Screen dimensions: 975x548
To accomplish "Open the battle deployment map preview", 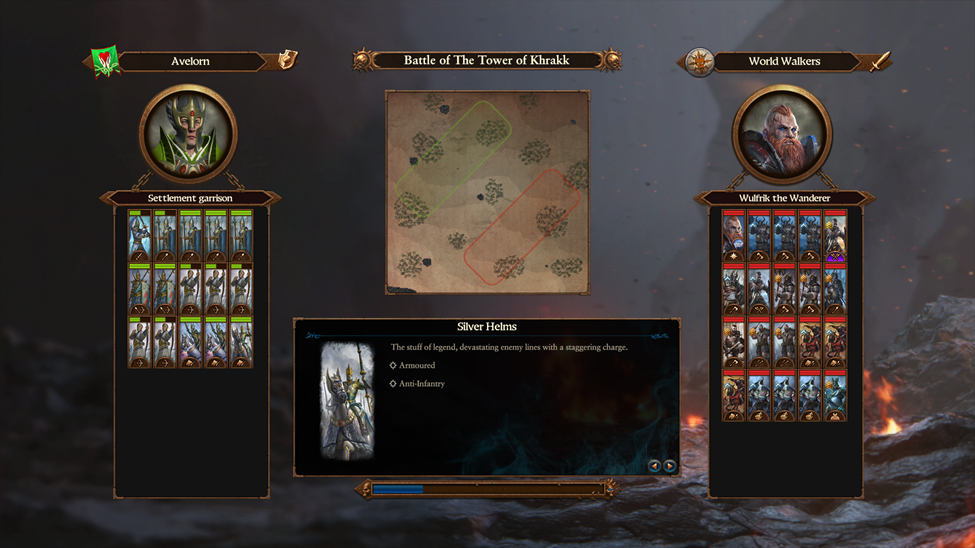I will click(x=487, y=192).
